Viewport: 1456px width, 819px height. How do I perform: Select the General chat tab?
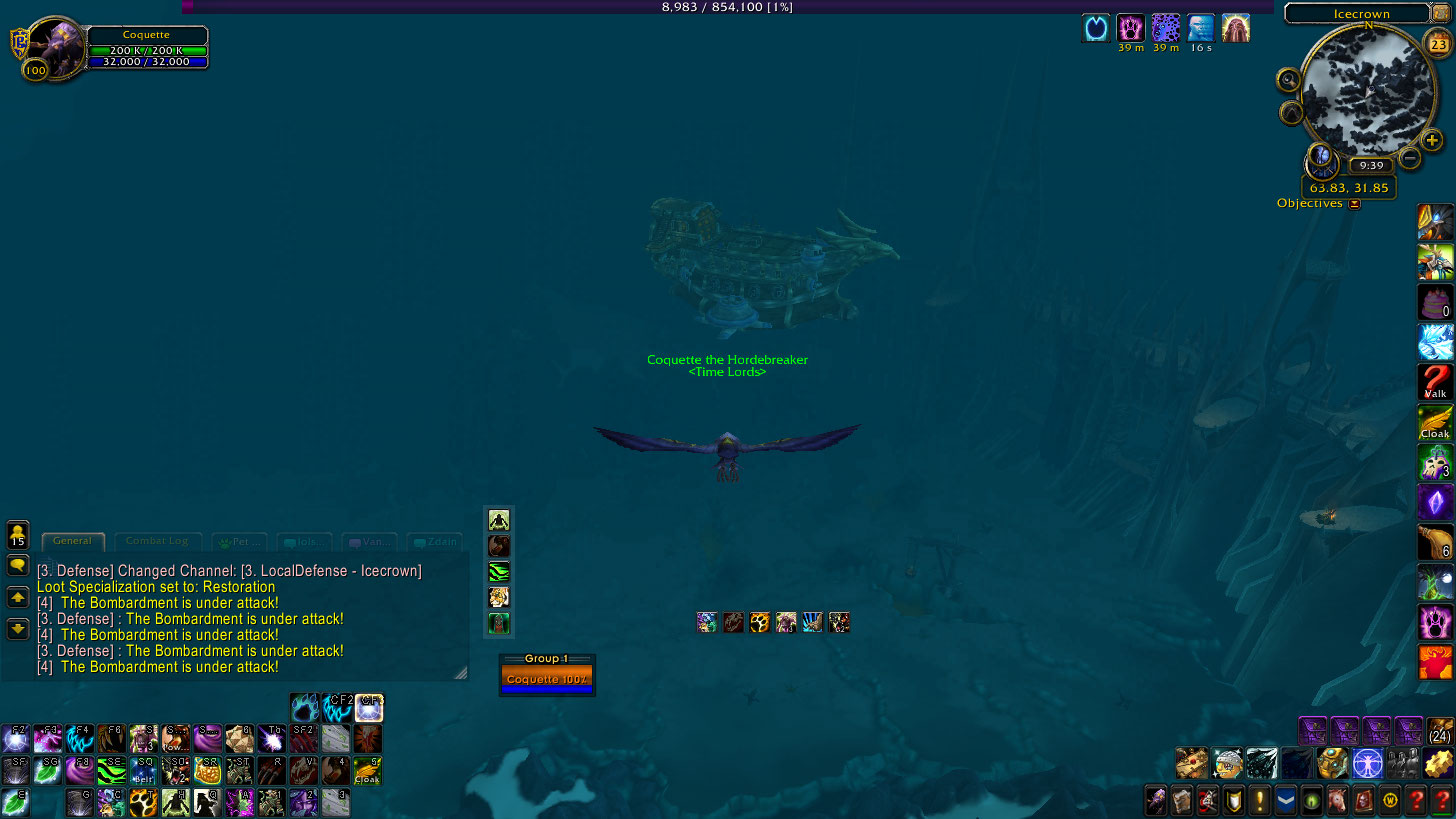point(72,541)
